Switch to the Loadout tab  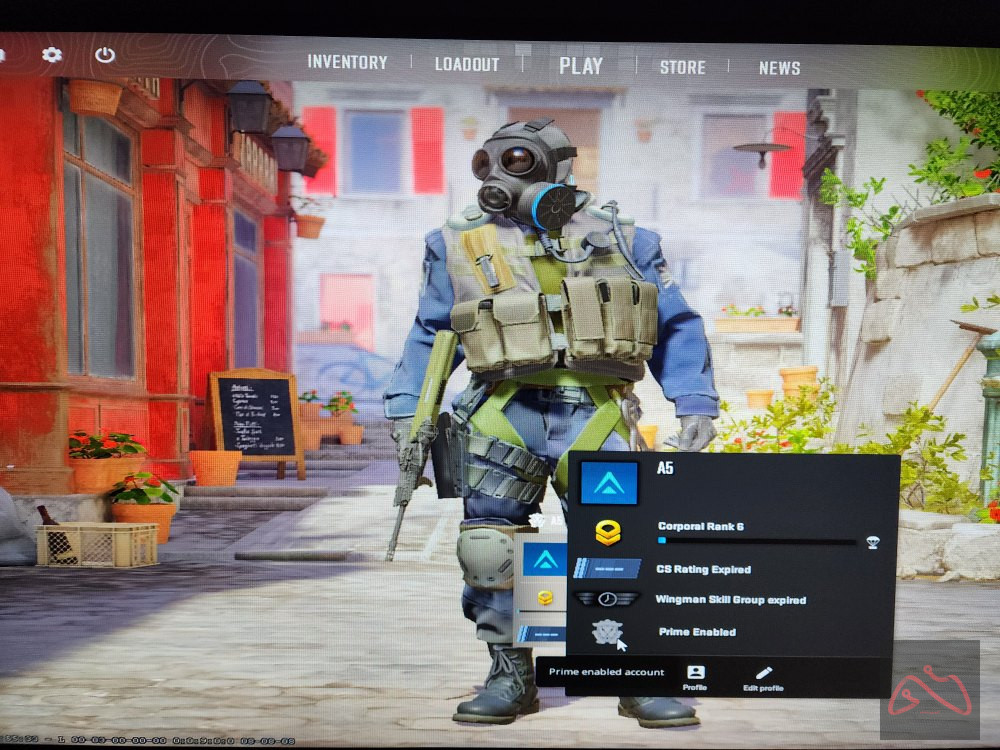pos(467,64)
